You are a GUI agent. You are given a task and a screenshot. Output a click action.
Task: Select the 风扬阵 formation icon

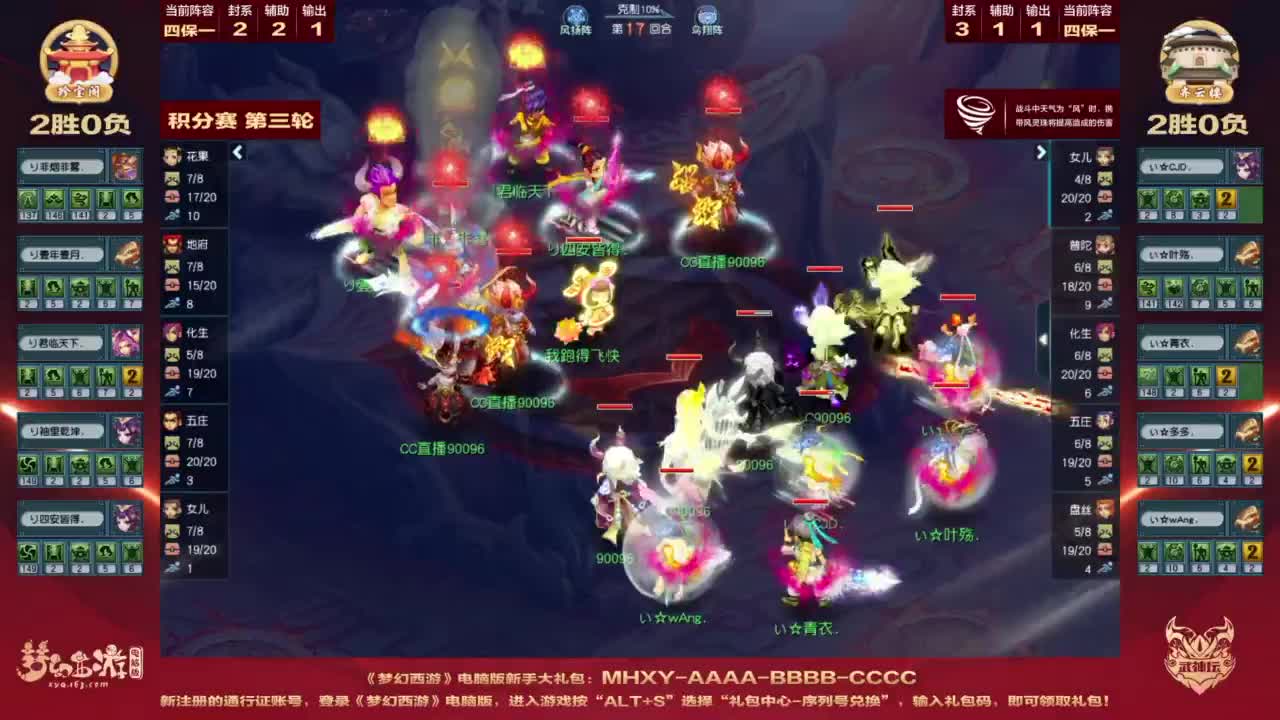[x=575, y=13]
